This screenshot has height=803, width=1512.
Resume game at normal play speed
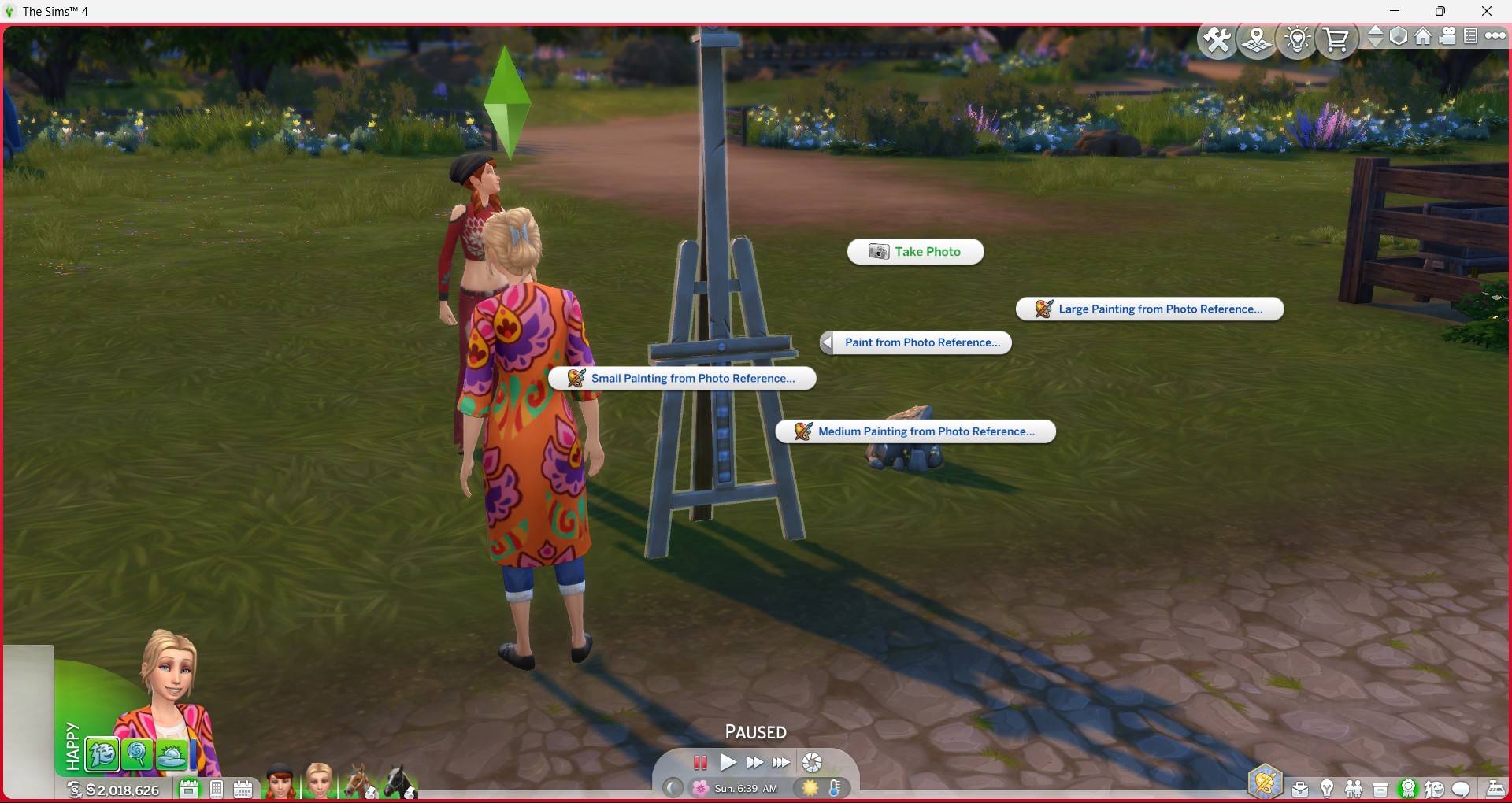pyautogui.click(x=728, y=762)
